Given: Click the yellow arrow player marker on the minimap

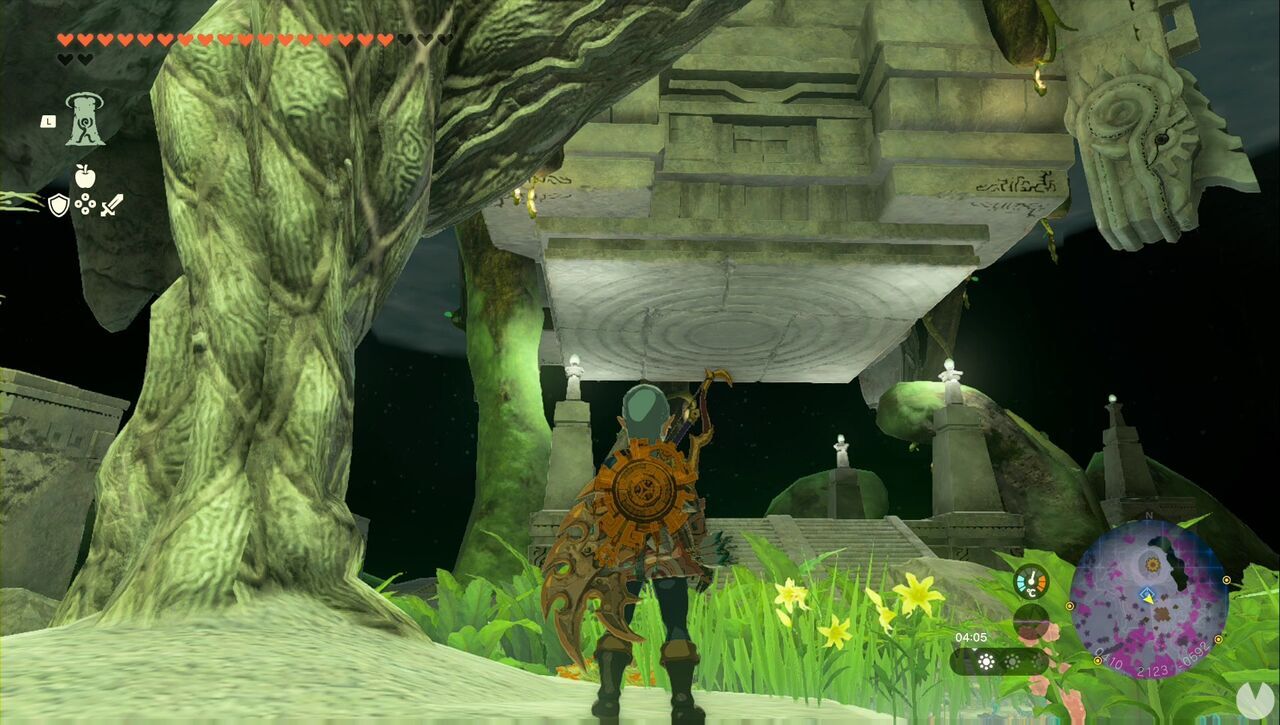Looking at the screenshot, I should (1149, 599).
